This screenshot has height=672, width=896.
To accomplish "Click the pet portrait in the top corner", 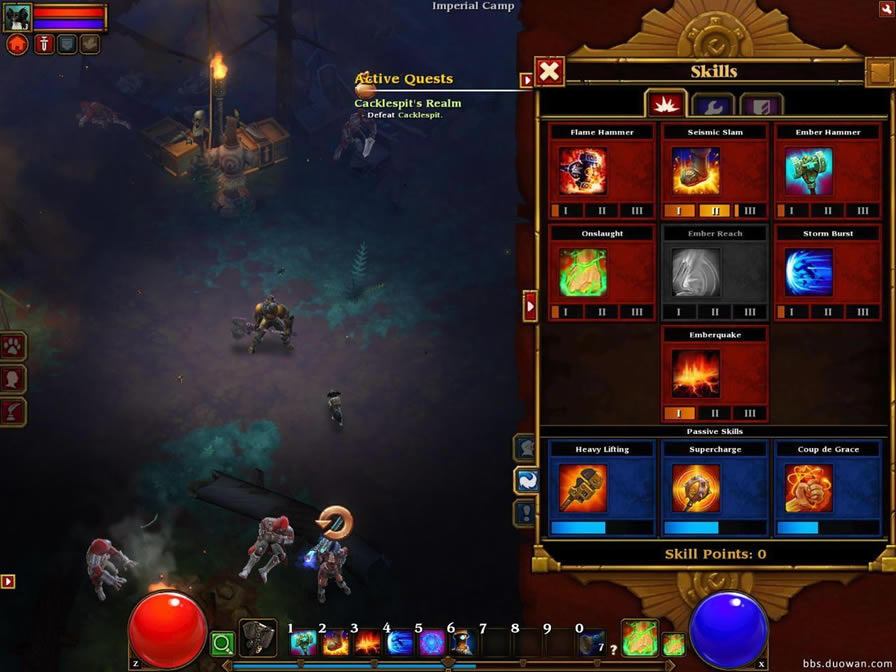I will 17,17.
